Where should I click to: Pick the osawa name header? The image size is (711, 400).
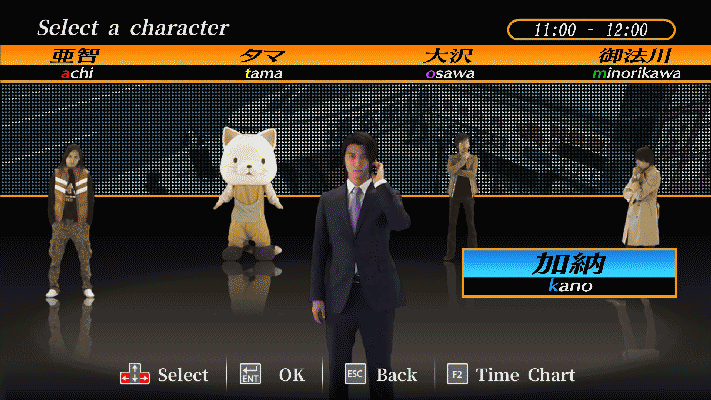pyautogui.click(x=449, y=63)
